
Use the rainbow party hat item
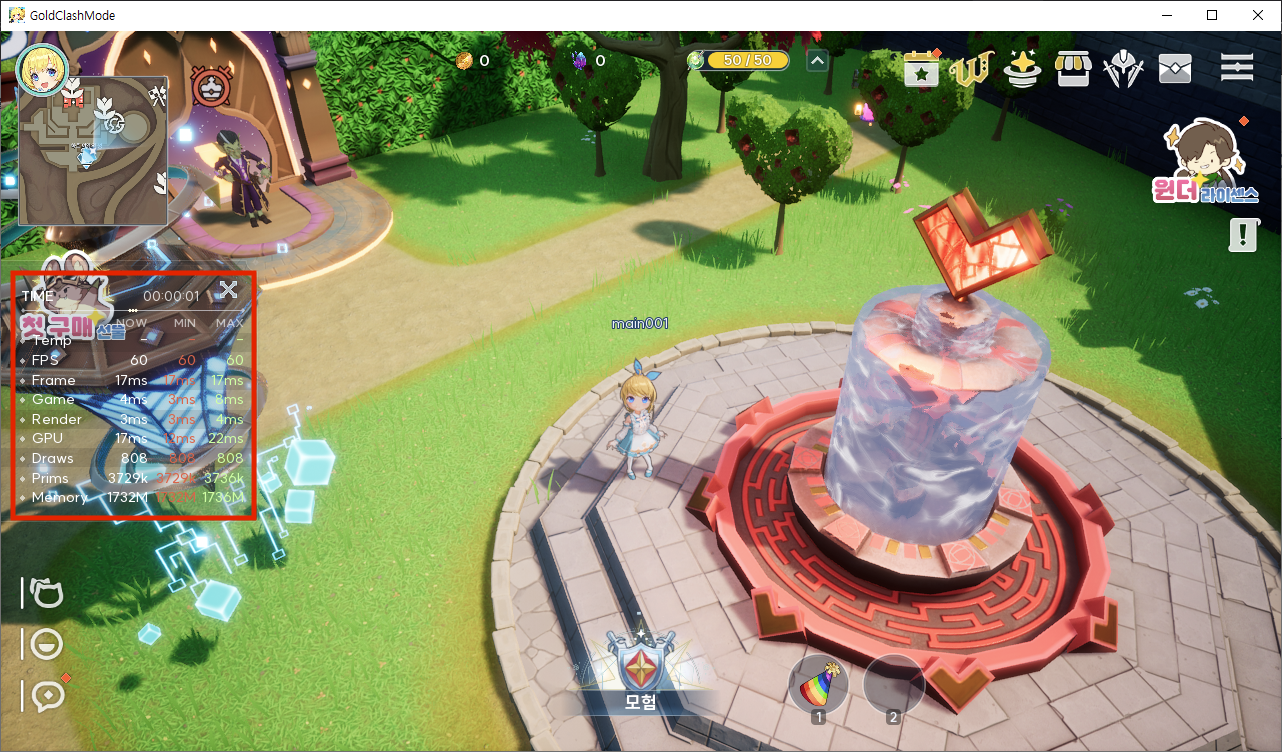point(818,686)
